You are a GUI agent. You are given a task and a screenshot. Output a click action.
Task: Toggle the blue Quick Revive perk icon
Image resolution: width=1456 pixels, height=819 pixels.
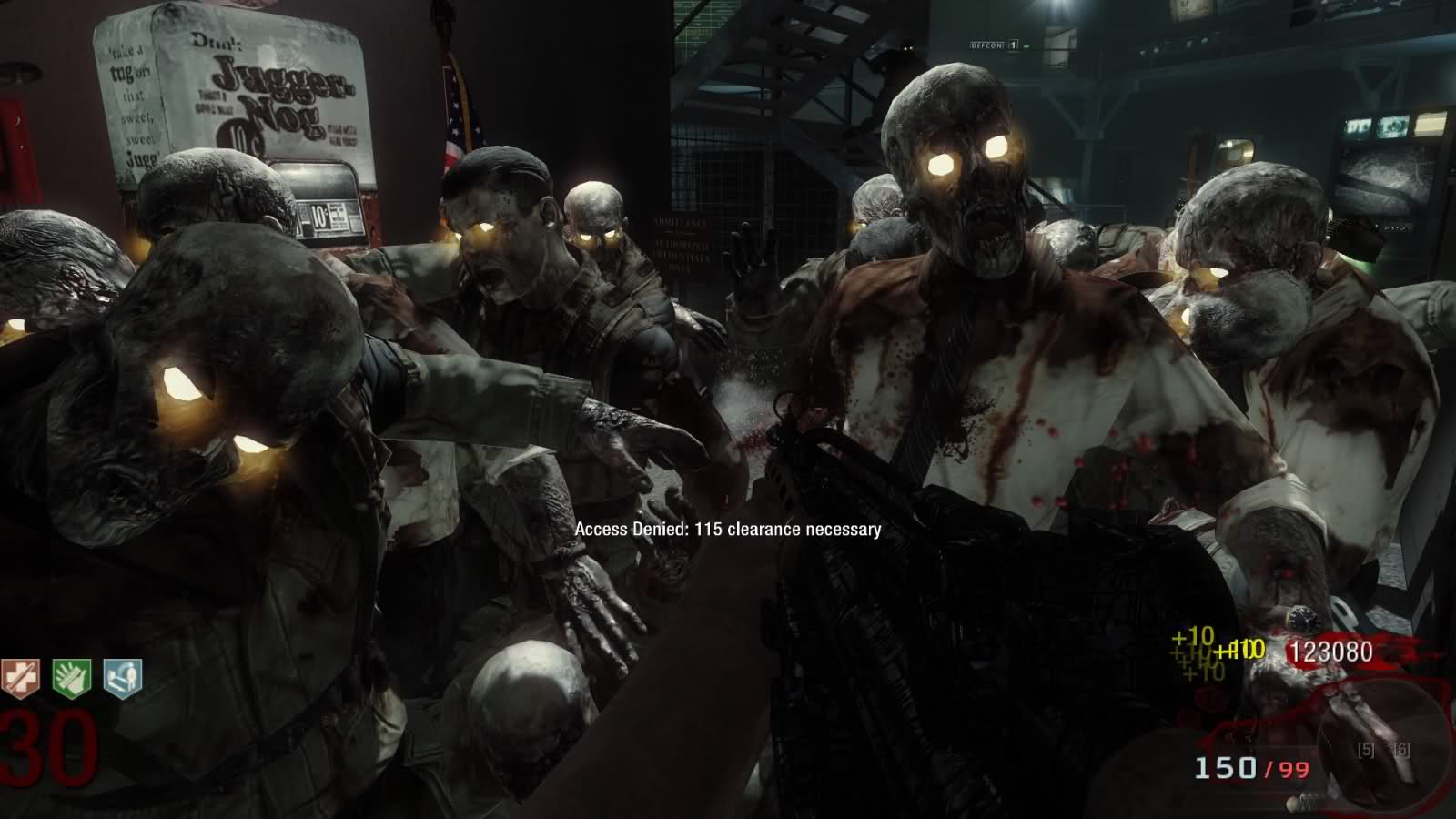121,678
